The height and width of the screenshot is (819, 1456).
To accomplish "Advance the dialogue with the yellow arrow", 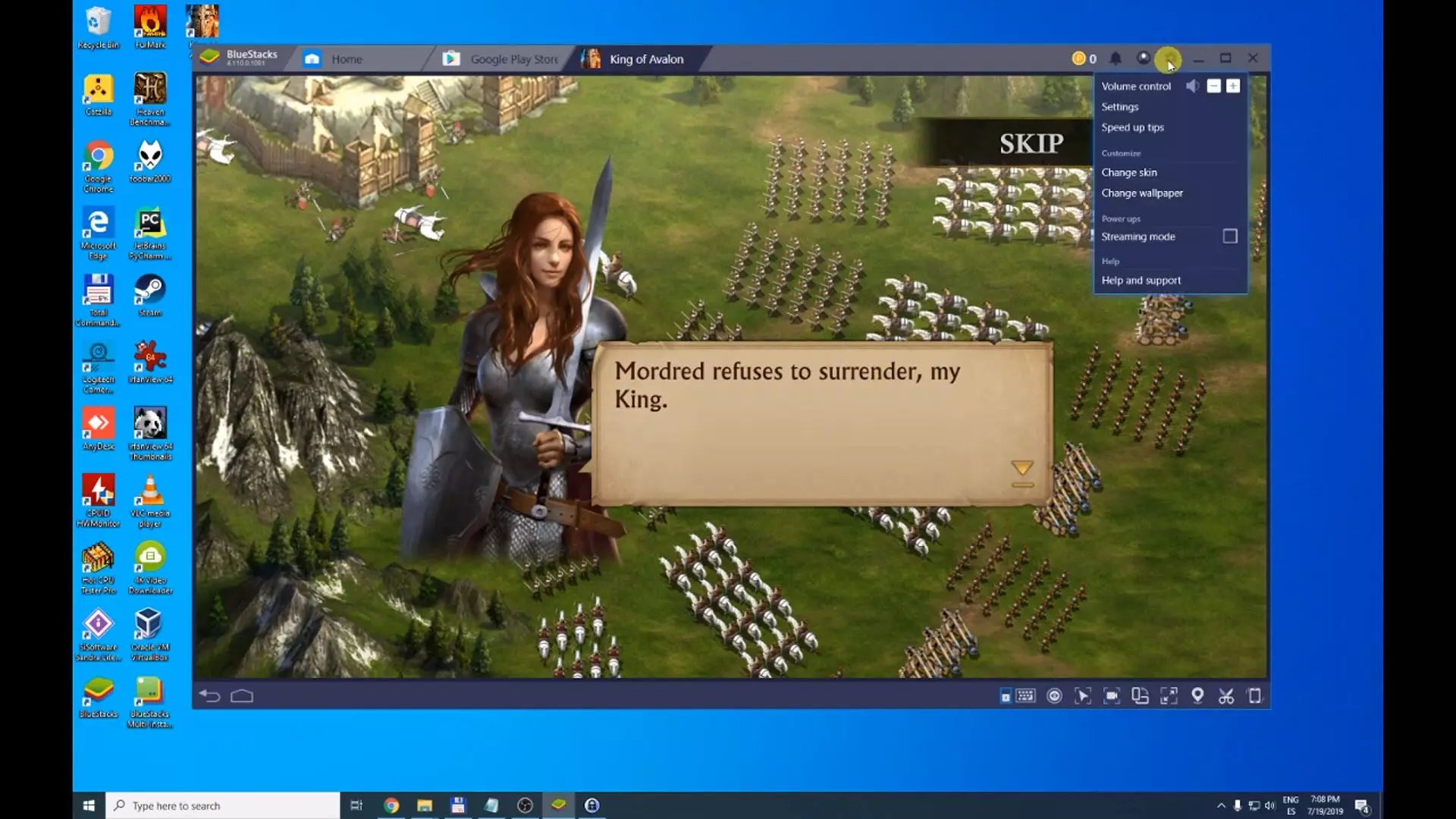I will (1022, 469).
